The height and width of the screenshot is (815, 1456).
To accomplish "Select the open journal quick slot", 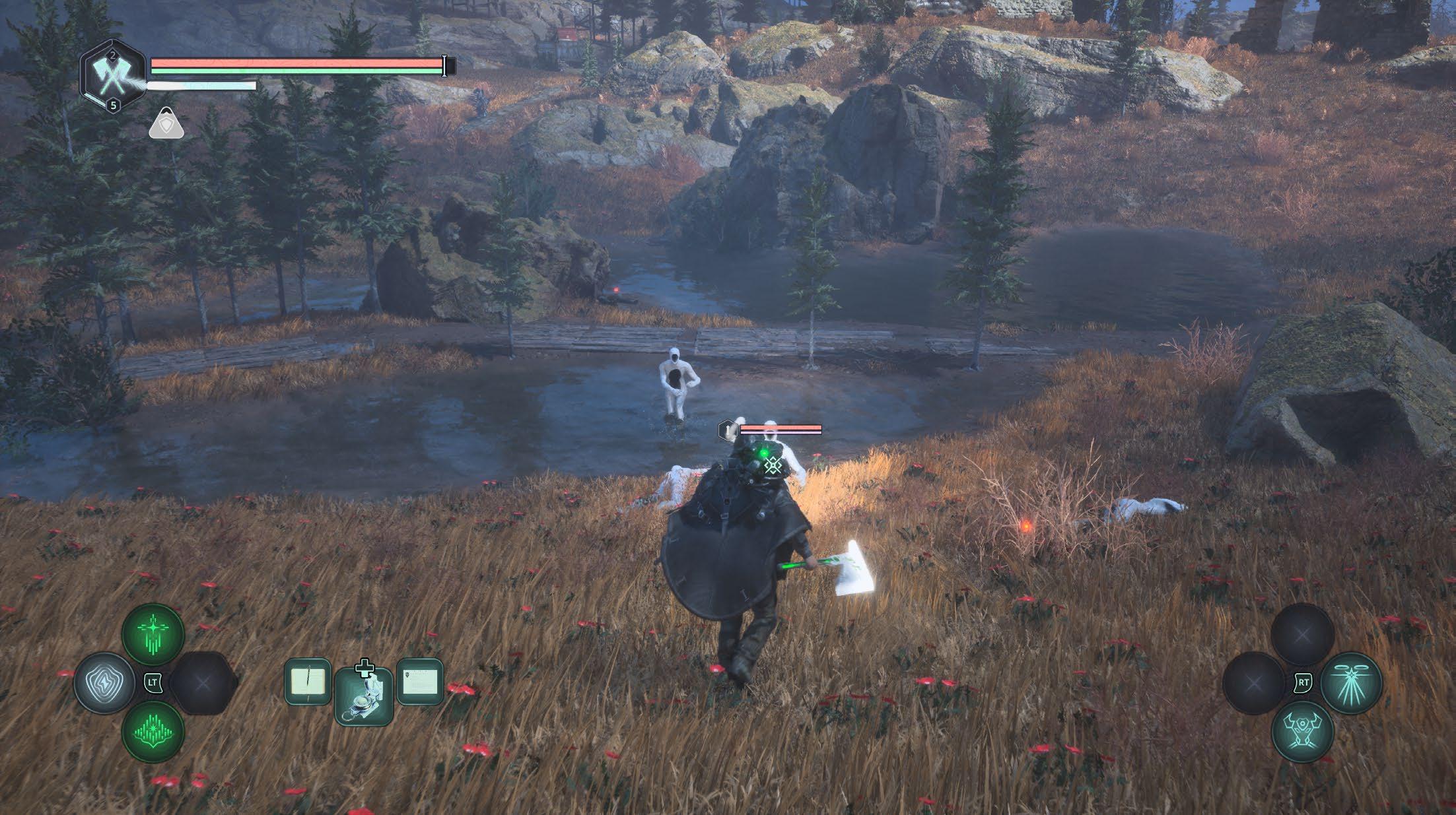I will [x=308, y=681].
